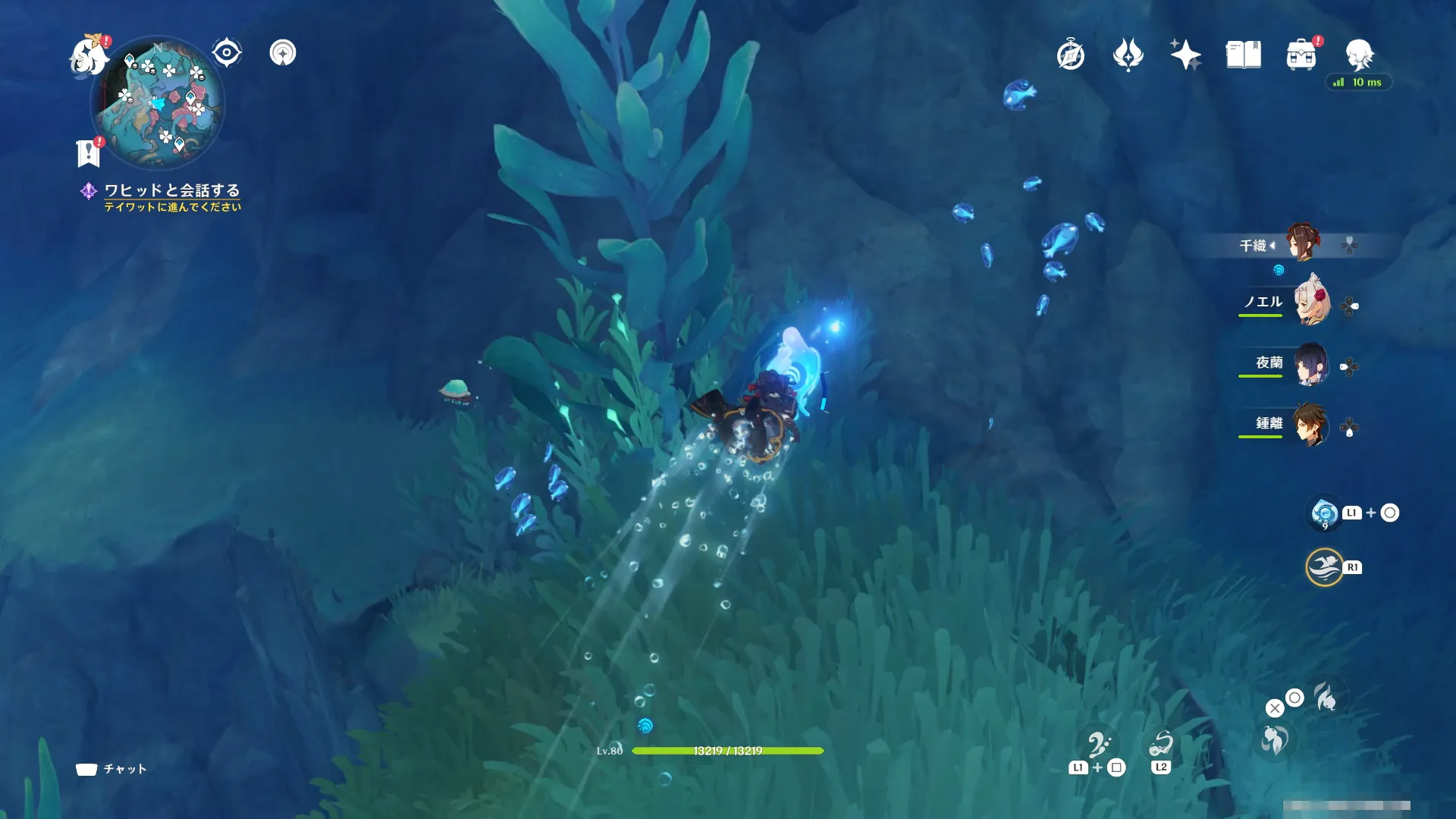Screen dimensions: 1456x819
Task: Switch to party member 鍾離
Action: [x=1311, y=425]
